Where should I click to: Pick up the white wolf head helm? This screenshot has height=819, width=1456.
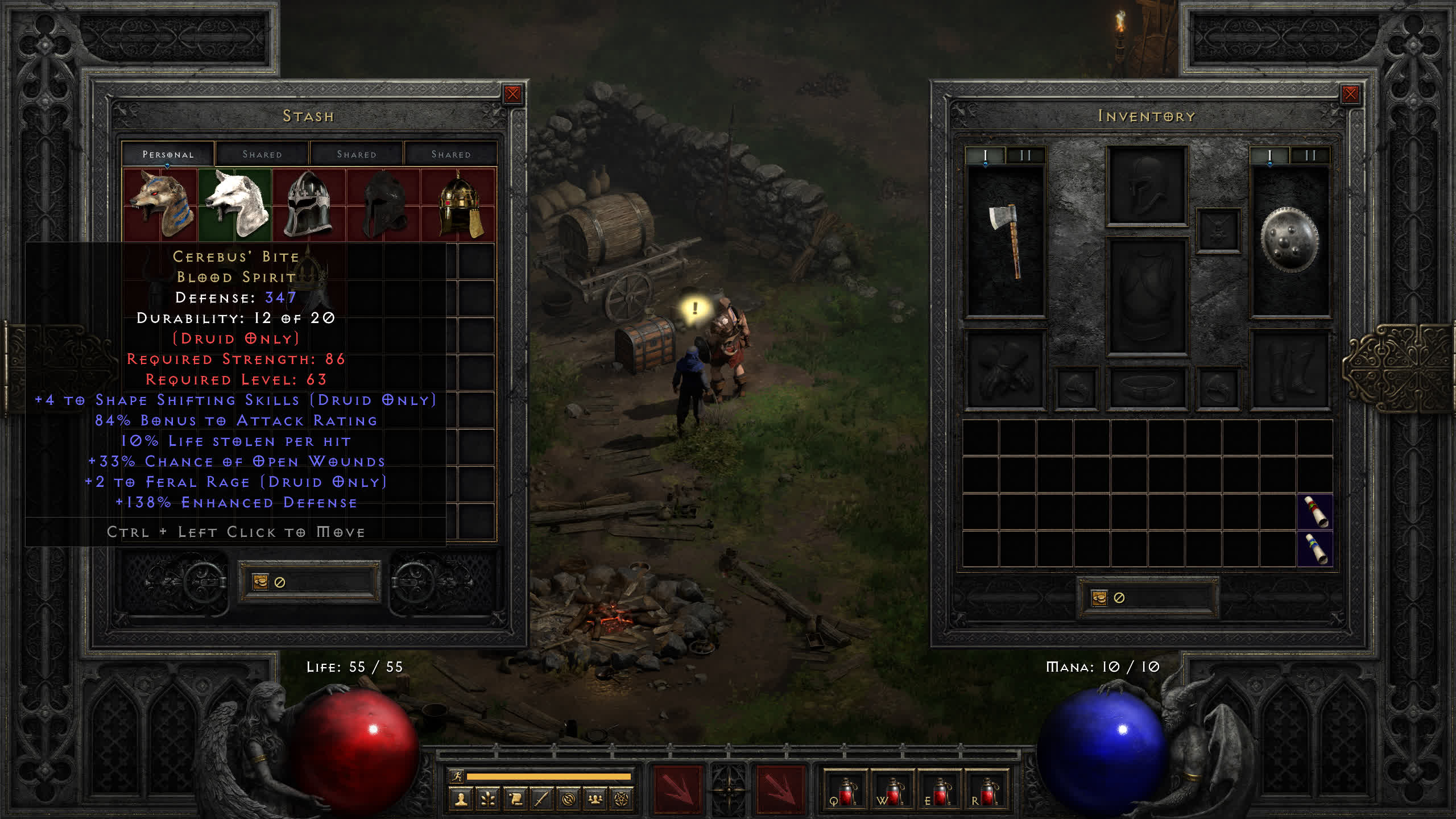[x=235, y=204]
